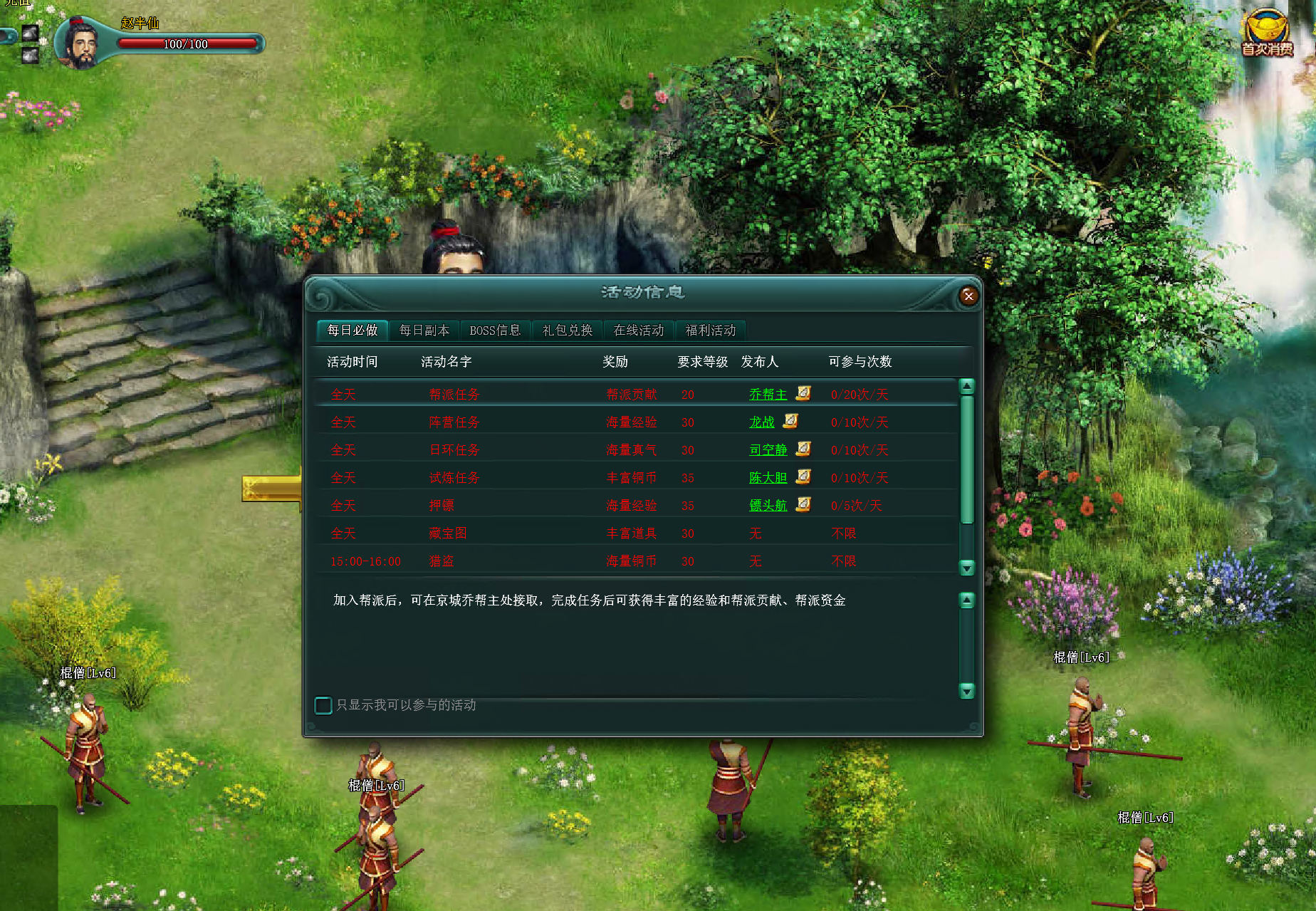Switch to the 每日副本 tab
Screen dimensions: 1316x911
(424, 330)
